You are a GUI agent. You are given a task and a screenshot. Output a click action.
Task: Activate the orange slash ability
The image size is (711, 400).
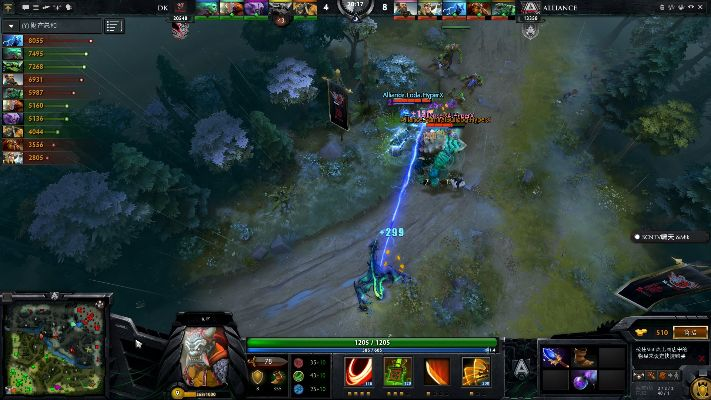(436, 371)
